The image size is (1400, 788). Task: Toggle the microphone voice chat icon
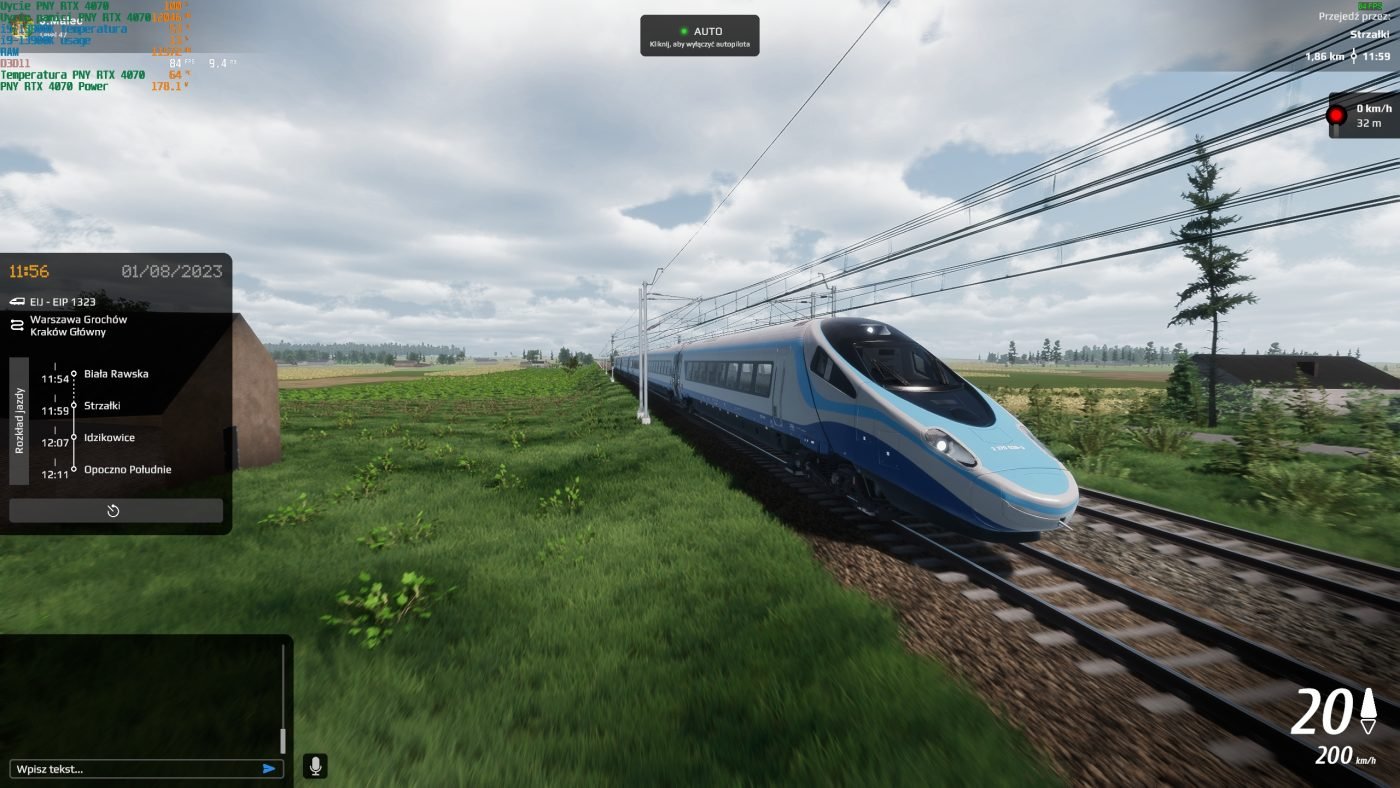click(315, 767)
